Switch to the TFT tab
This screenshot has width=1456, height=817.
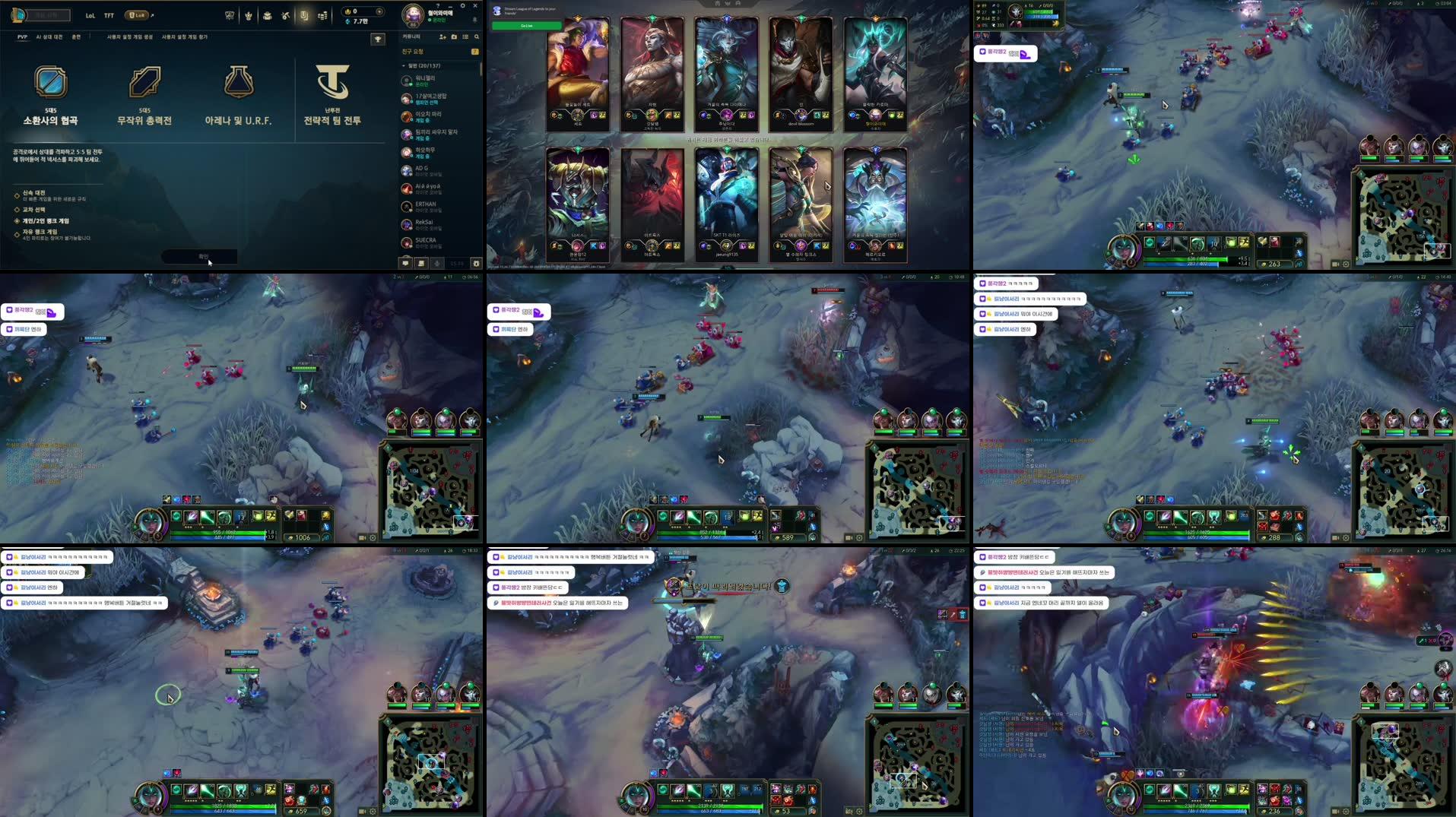(109, 14)
